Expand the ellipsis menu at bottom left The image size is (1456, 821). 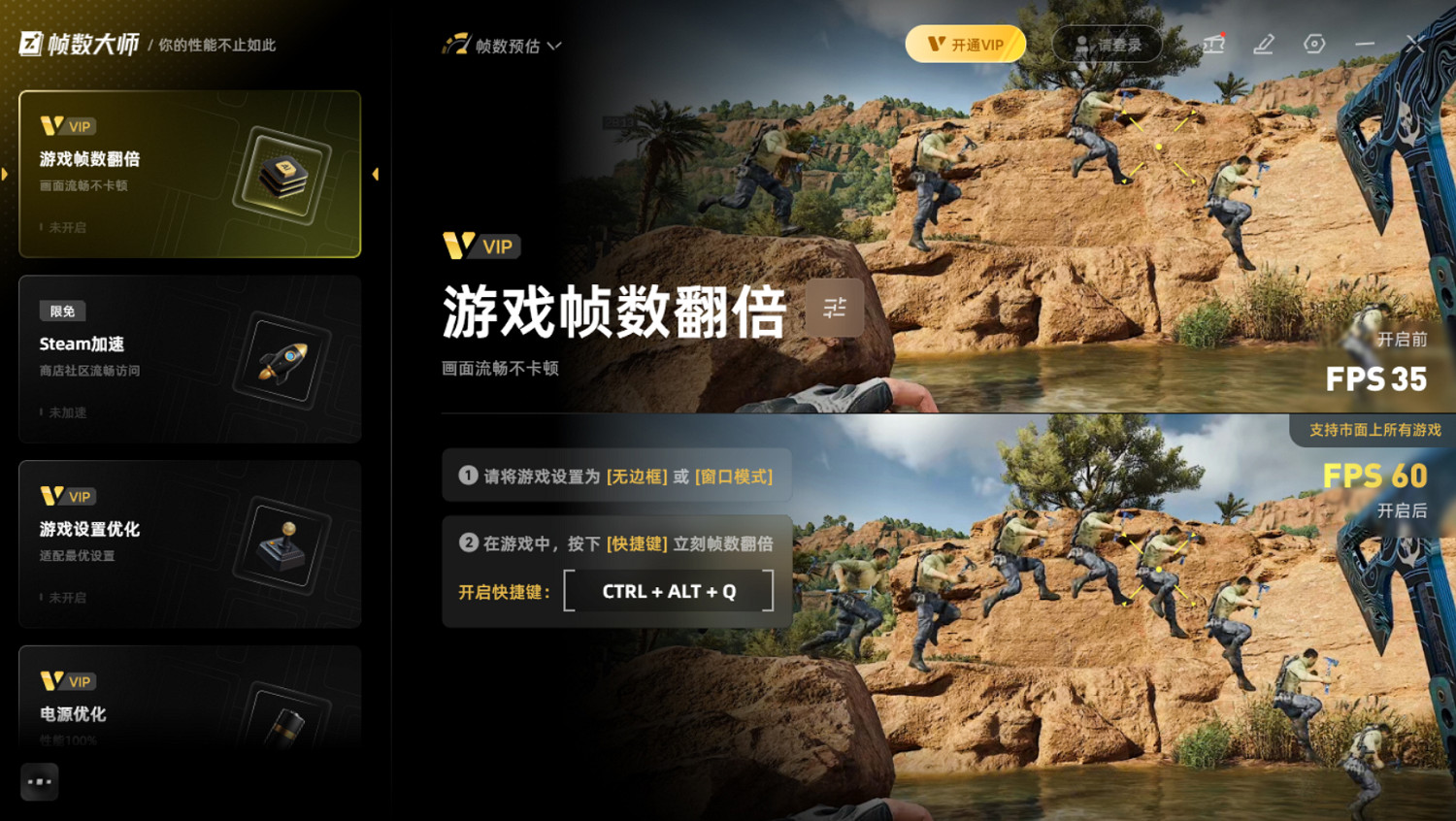coord(39,781)
